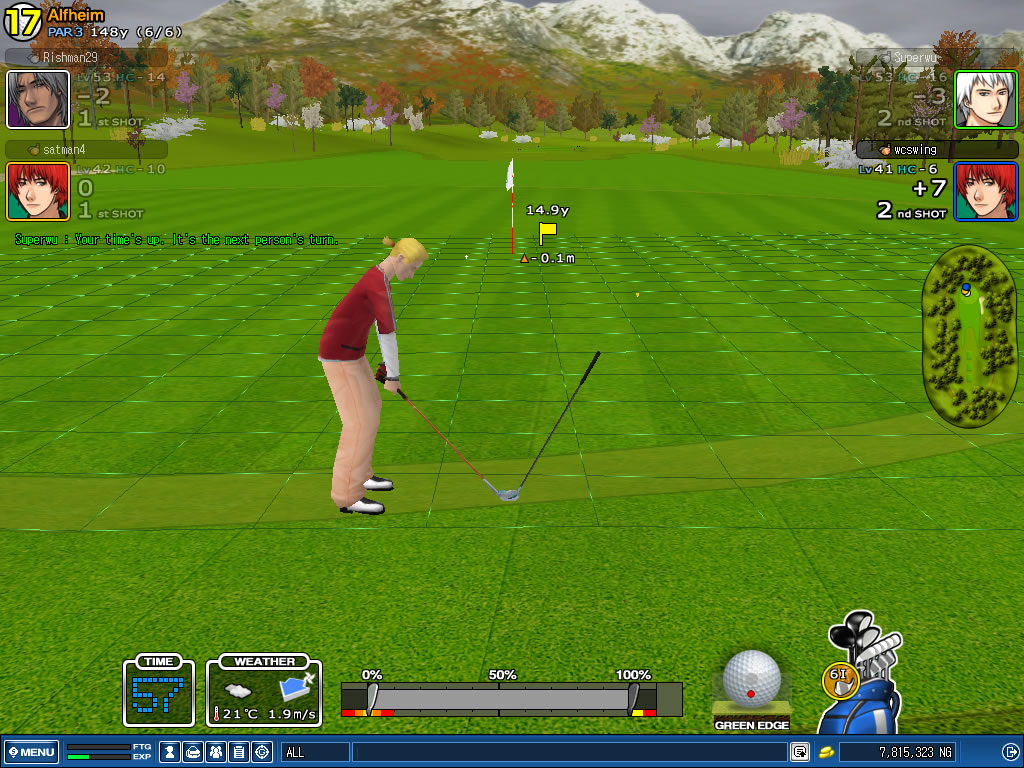The width and height of the screenshot is (1024, 768).
Task: Select Superwu's player portrait
Action: [x=985, y=99]
